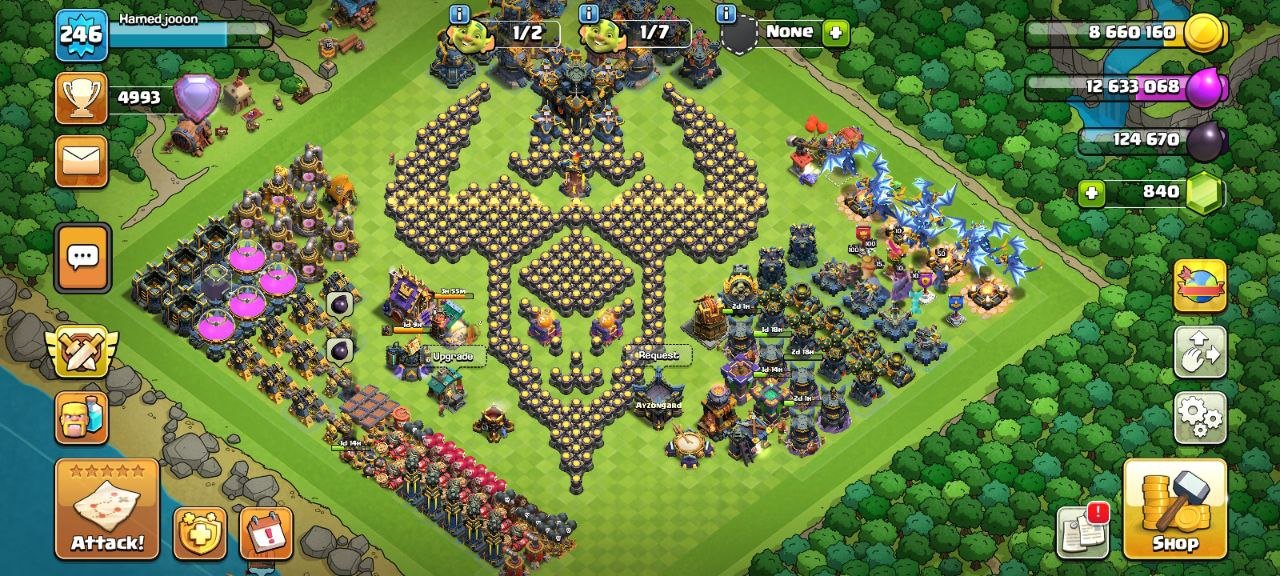Show info for the 1/2 counter

click(459, 14)
